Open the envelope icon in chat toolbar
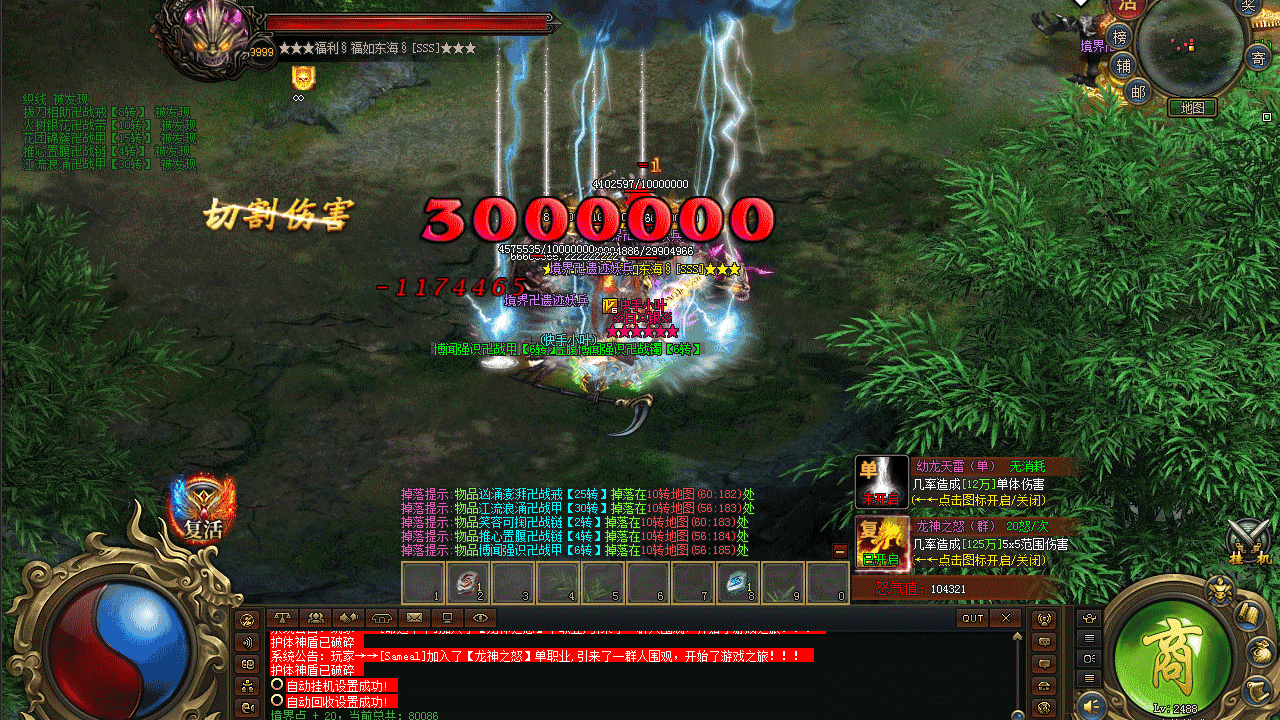Viewport: 1280px width, 720px height. (414, 618)
